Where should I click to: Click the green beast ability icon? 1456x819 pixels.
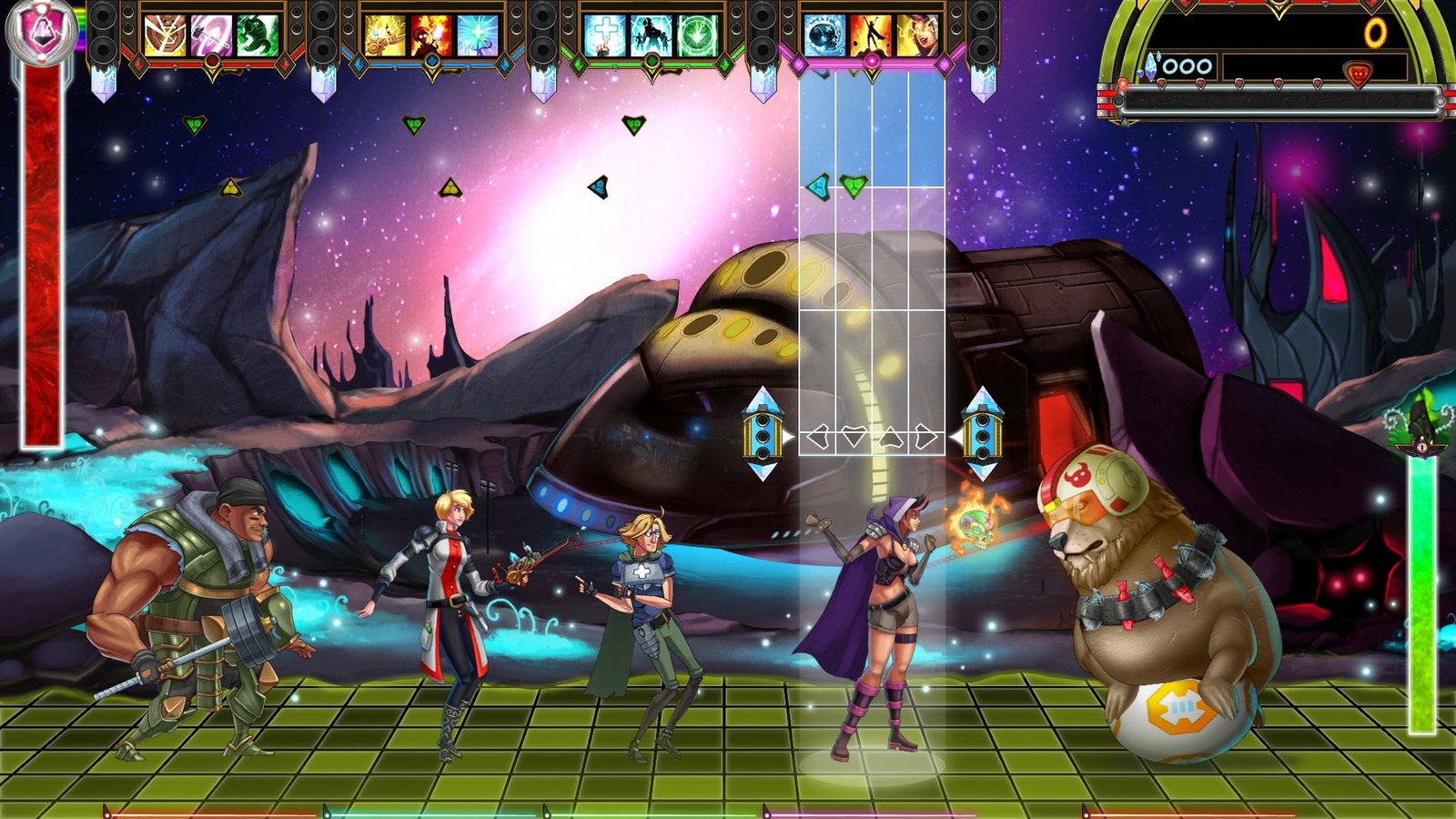click(258, 35)
